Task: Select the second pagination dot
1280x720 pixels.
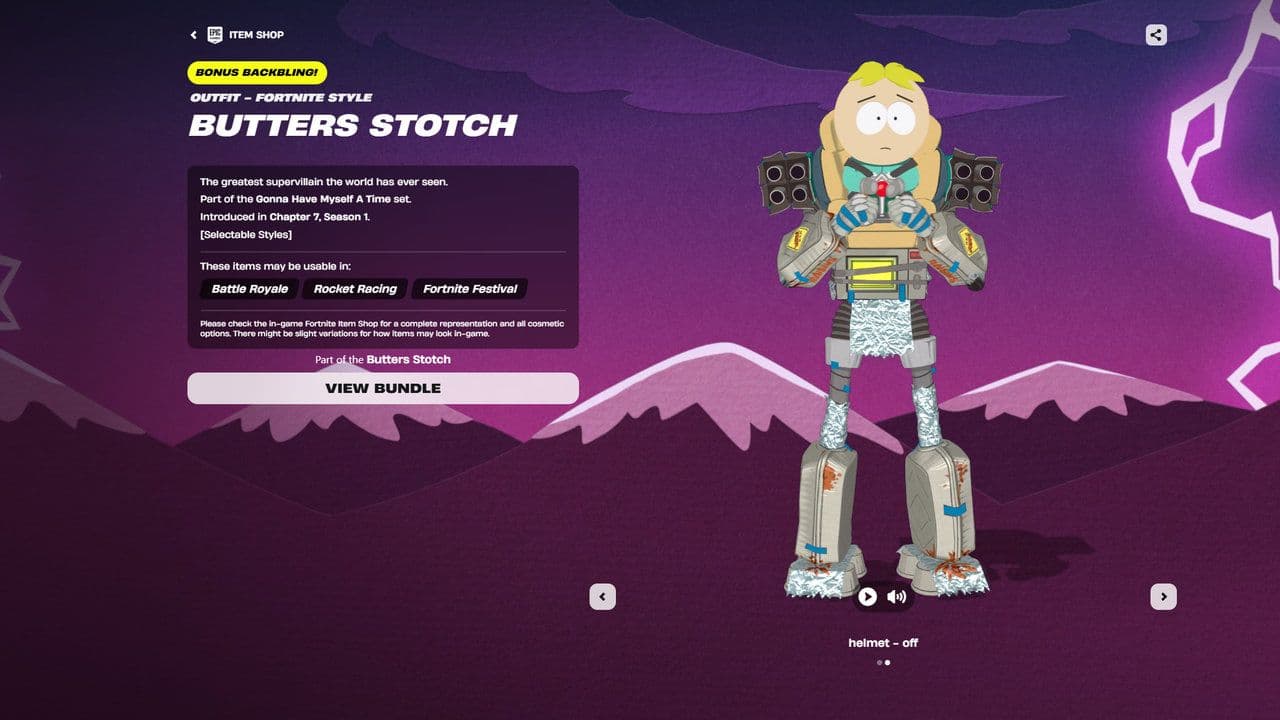Action: coord(888,661)
